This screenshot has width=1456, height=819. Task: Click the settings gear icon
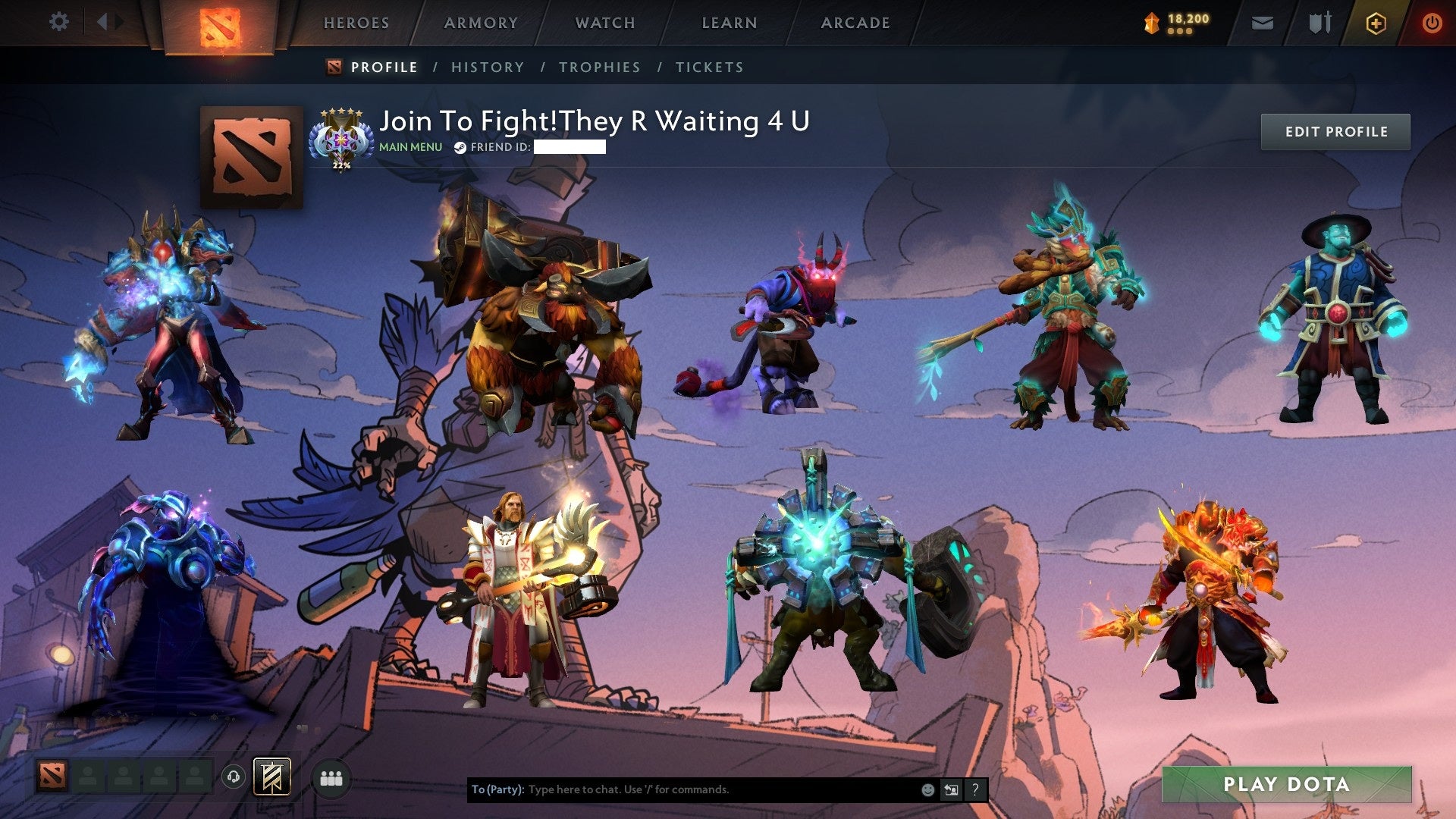click(x=59, y=22)
